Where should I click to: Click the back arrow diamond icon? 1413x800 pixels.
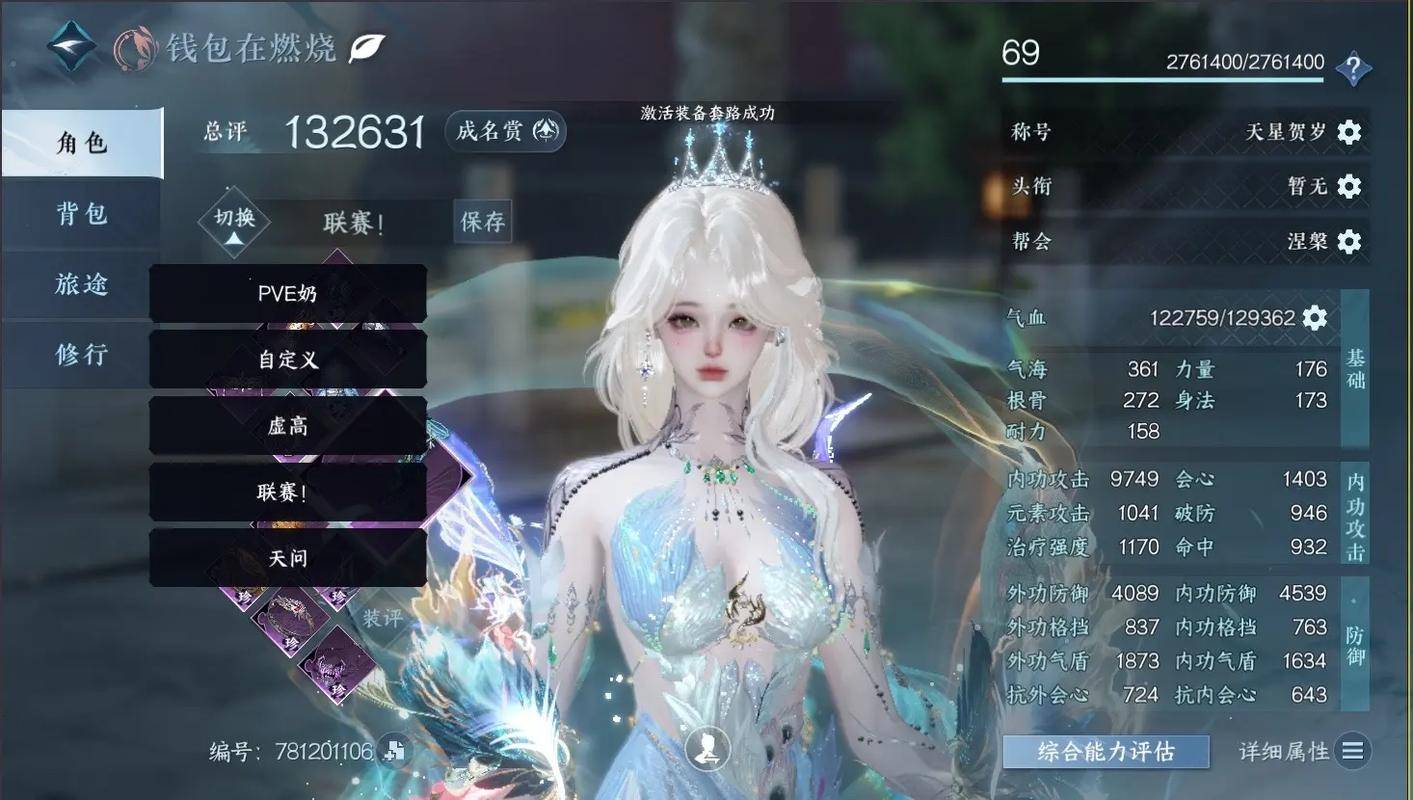(72, 47)
